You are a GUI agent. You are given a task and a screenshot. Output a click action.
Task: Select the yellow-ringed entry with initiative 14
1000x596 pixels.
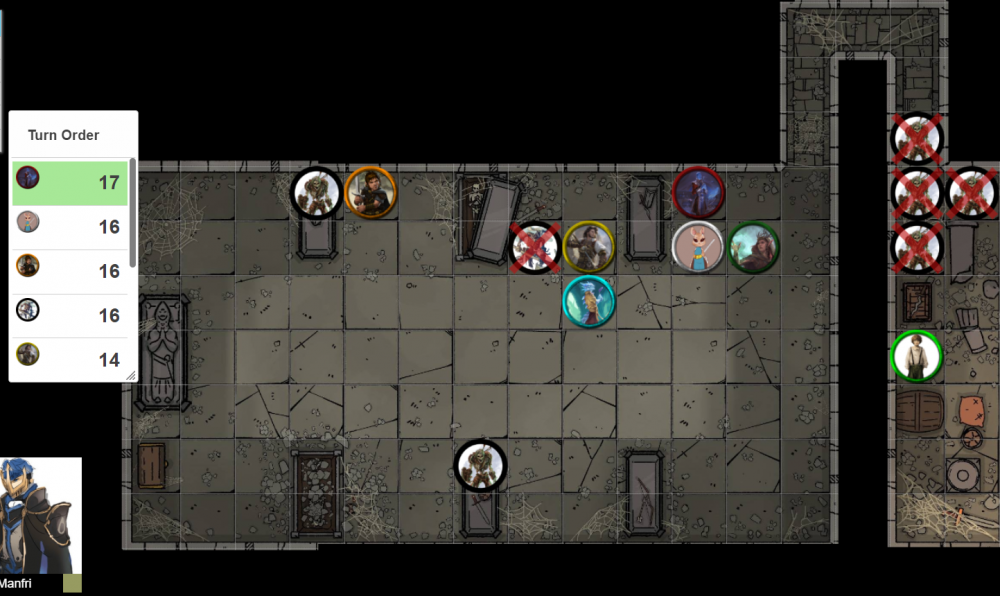[x=70, y=358]
